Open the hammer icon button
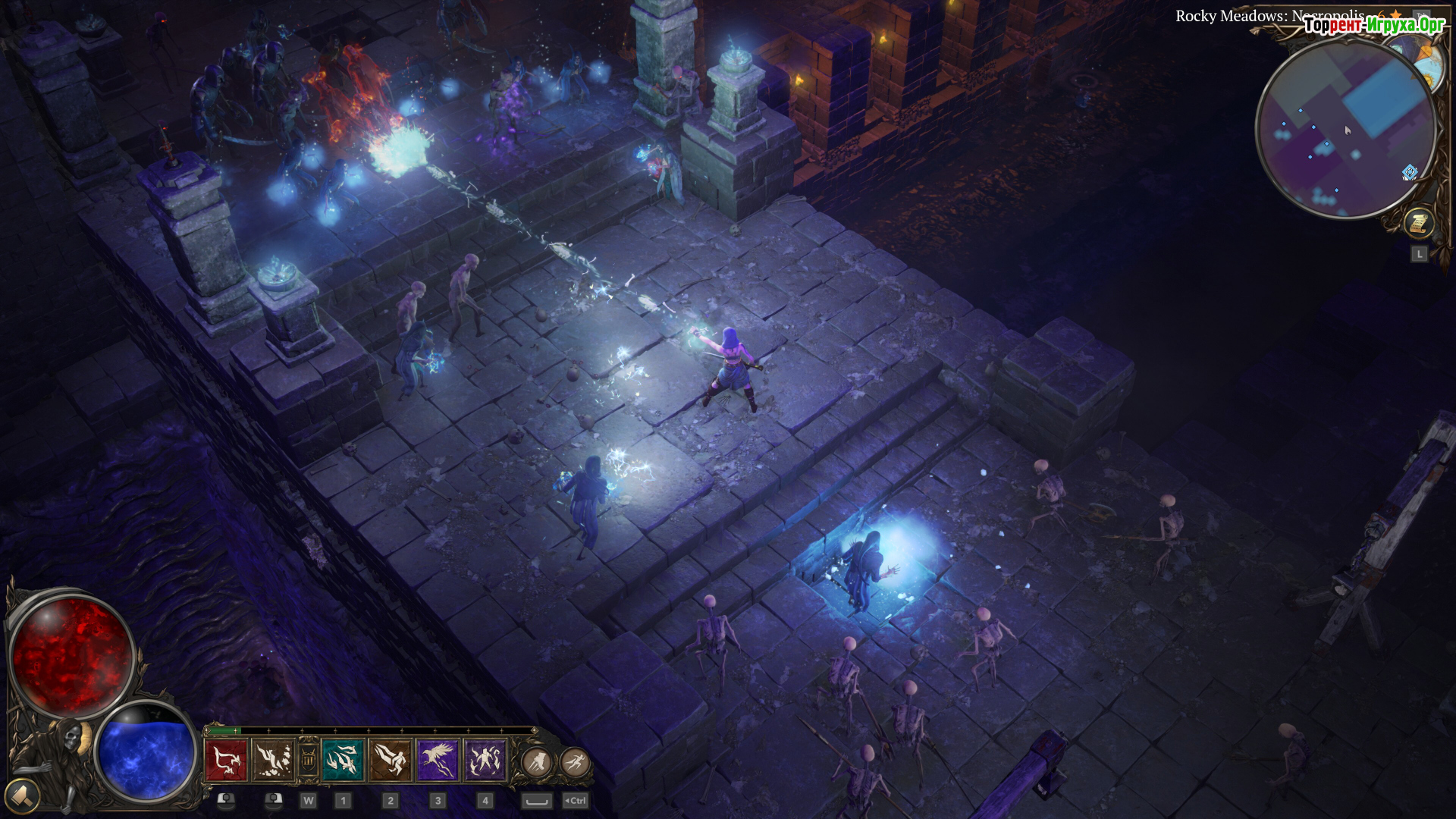This screenshot has height=819, width=1456. pyautogui.click(x=23, y=796)
